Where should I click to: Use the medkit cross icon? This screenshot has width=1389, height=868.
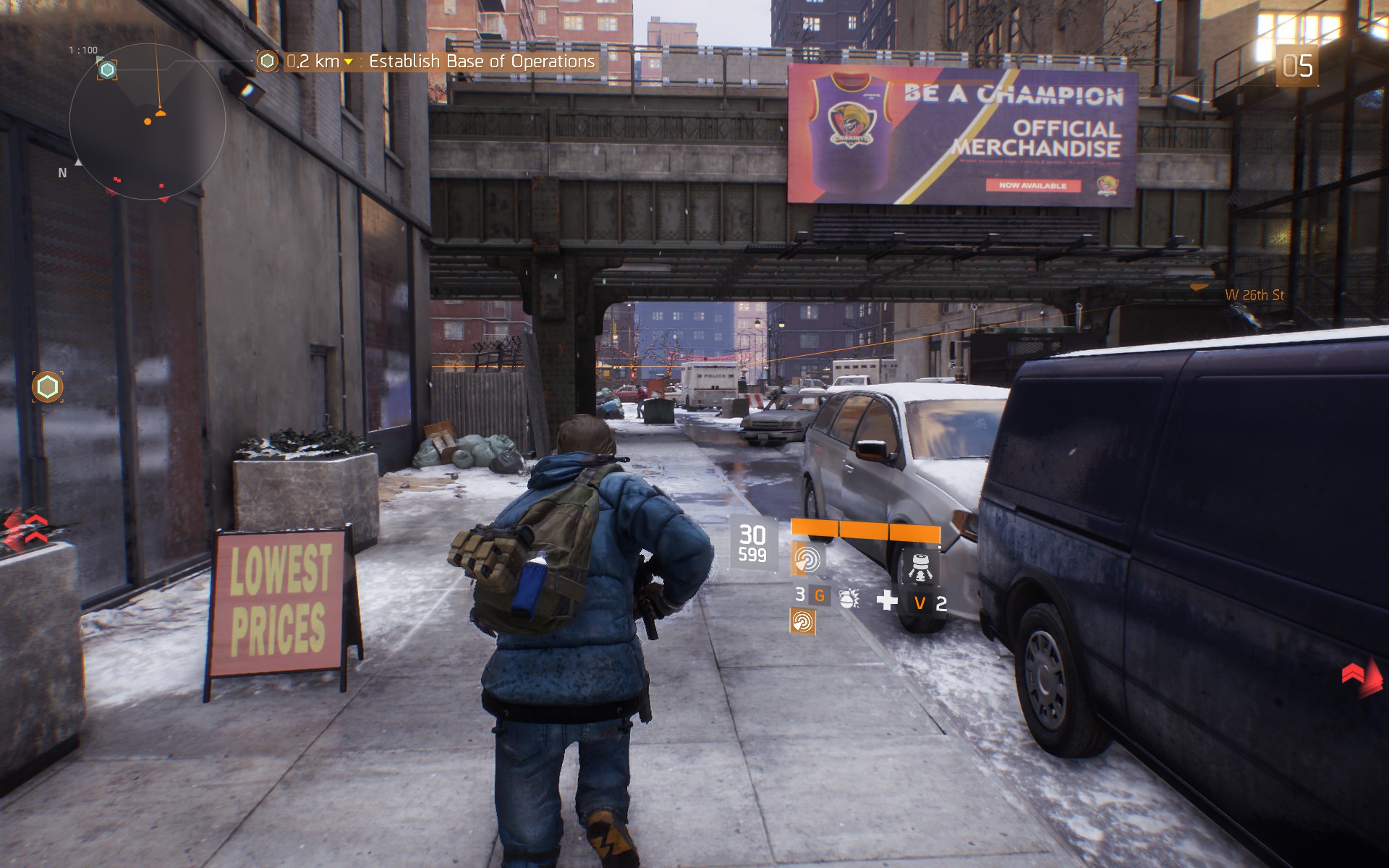[x=886, y=600]
